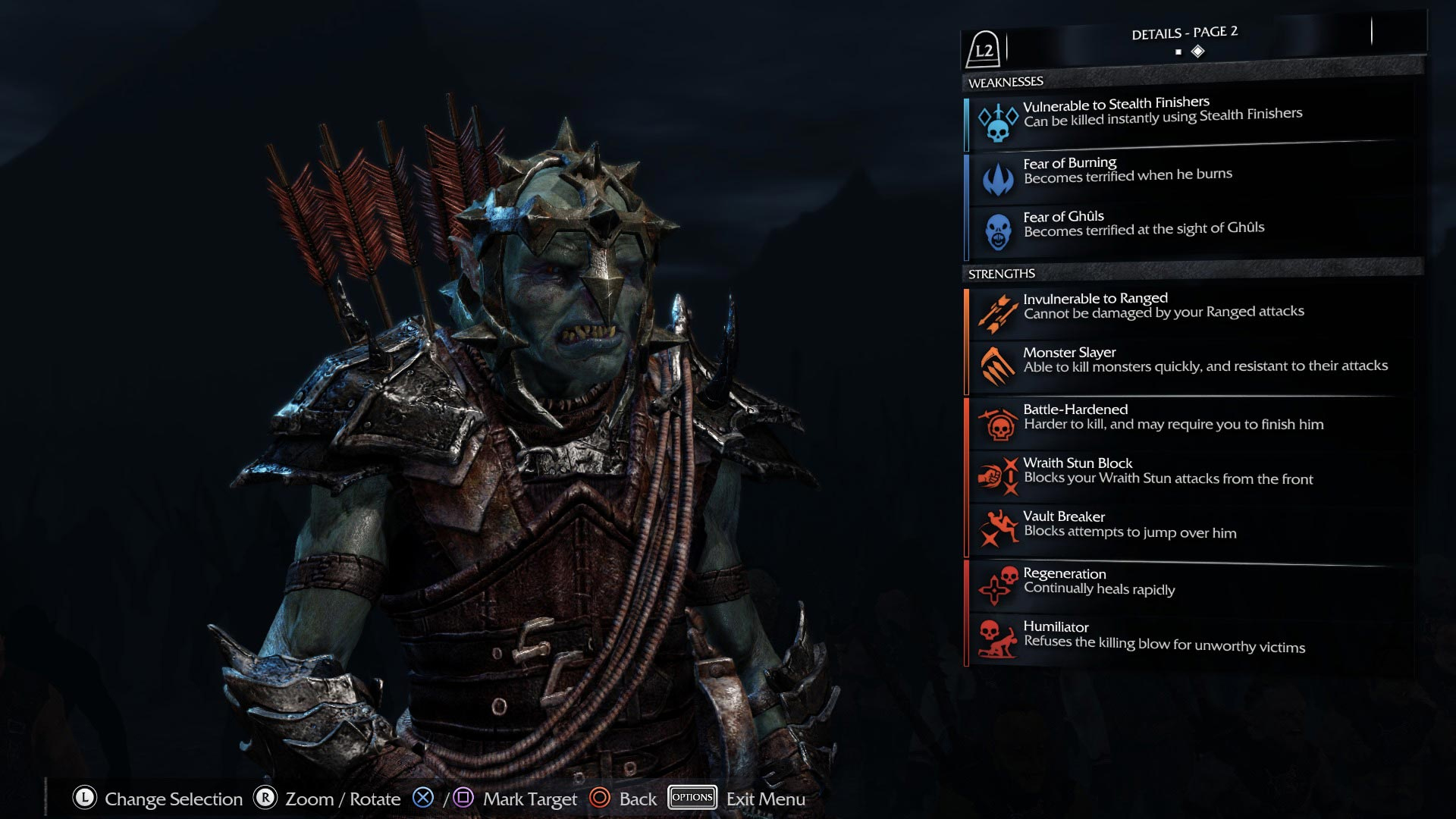The image size is (1456, 819).
Task: Click the Humiliator kneeling skull icon
Action: 999,640
